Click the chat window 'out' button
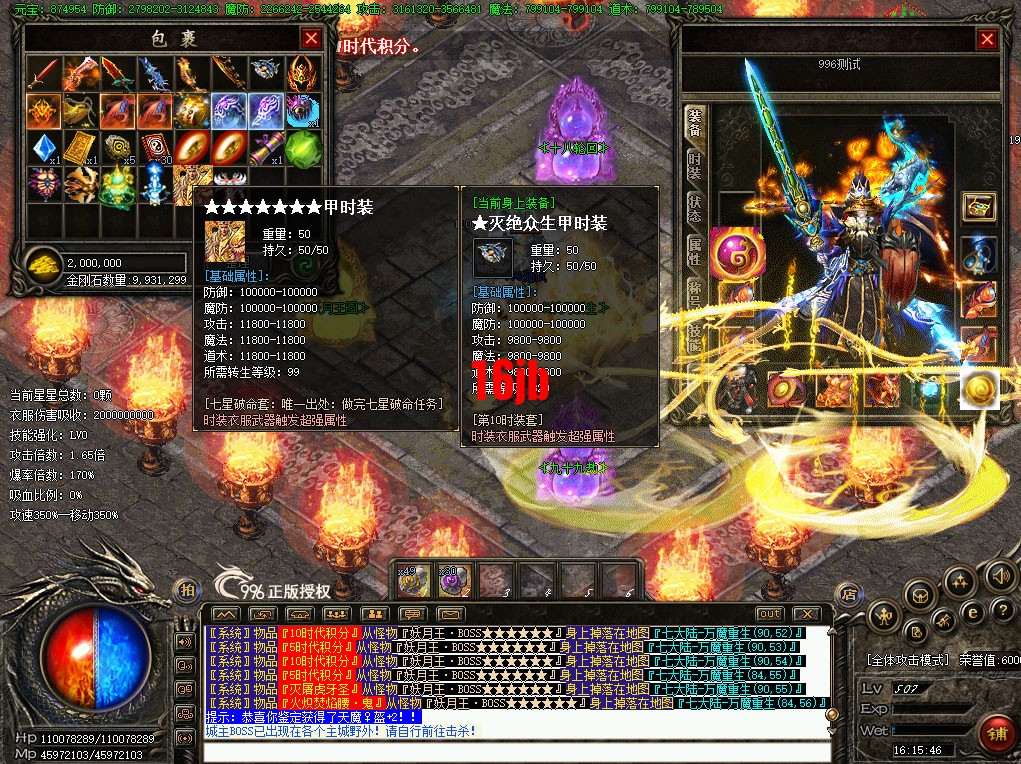The width and height of the screenshot is (1021, 764). (769, 613)
